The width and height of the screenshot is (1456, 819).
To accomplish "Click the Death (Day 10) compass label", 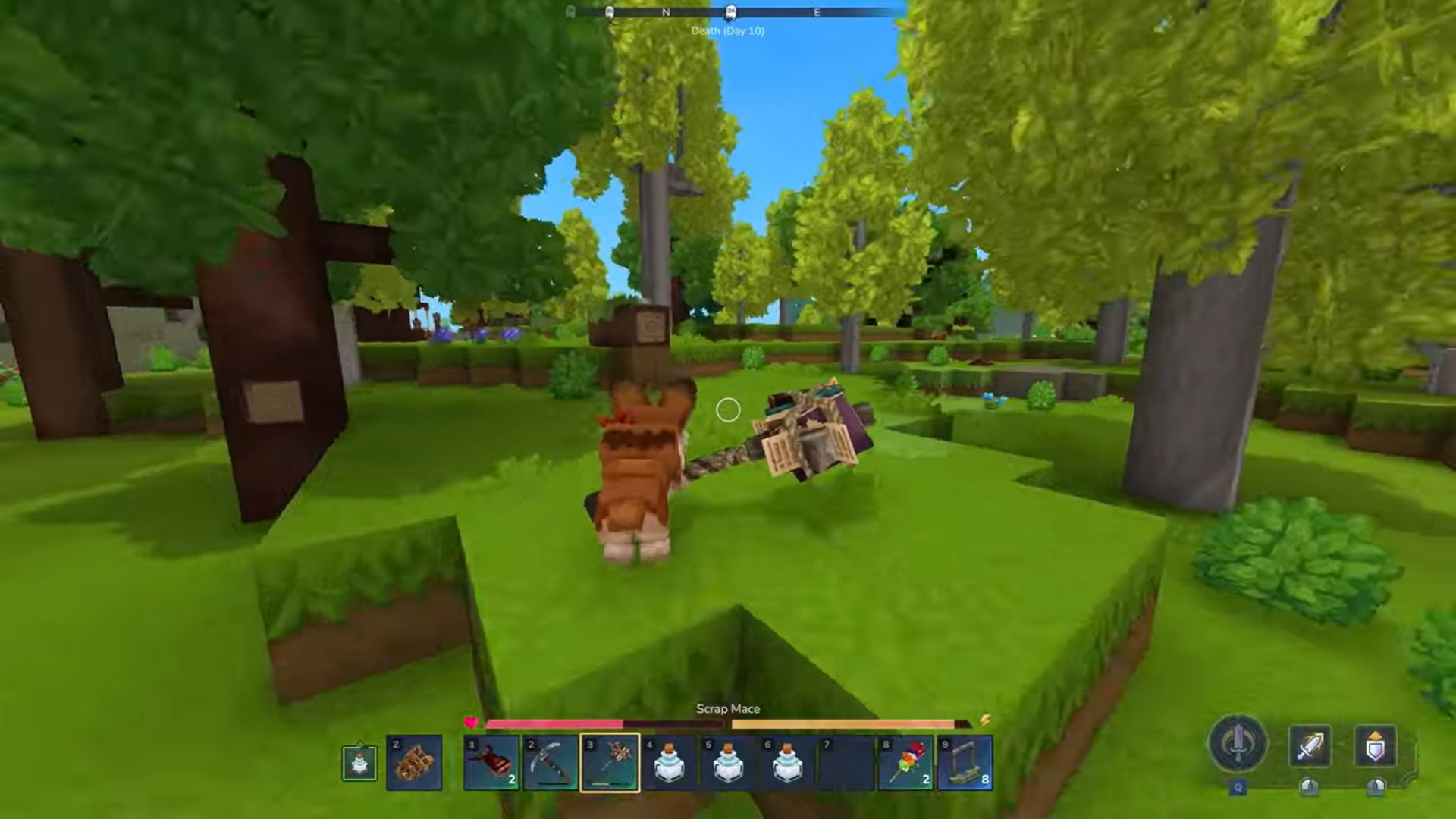I will [726, 30].
